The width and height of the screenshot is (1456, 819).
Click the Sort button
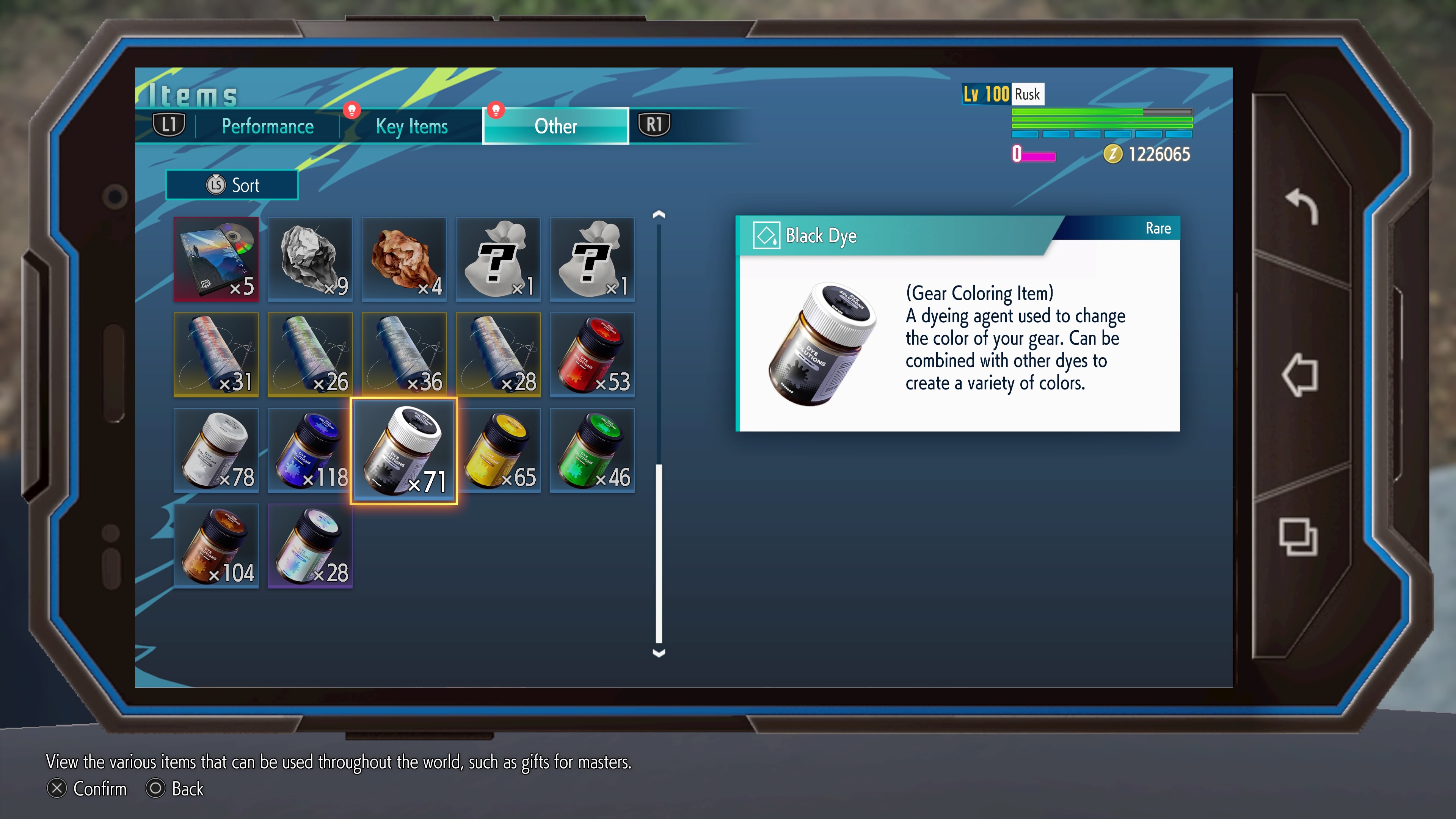pos(232,185)
